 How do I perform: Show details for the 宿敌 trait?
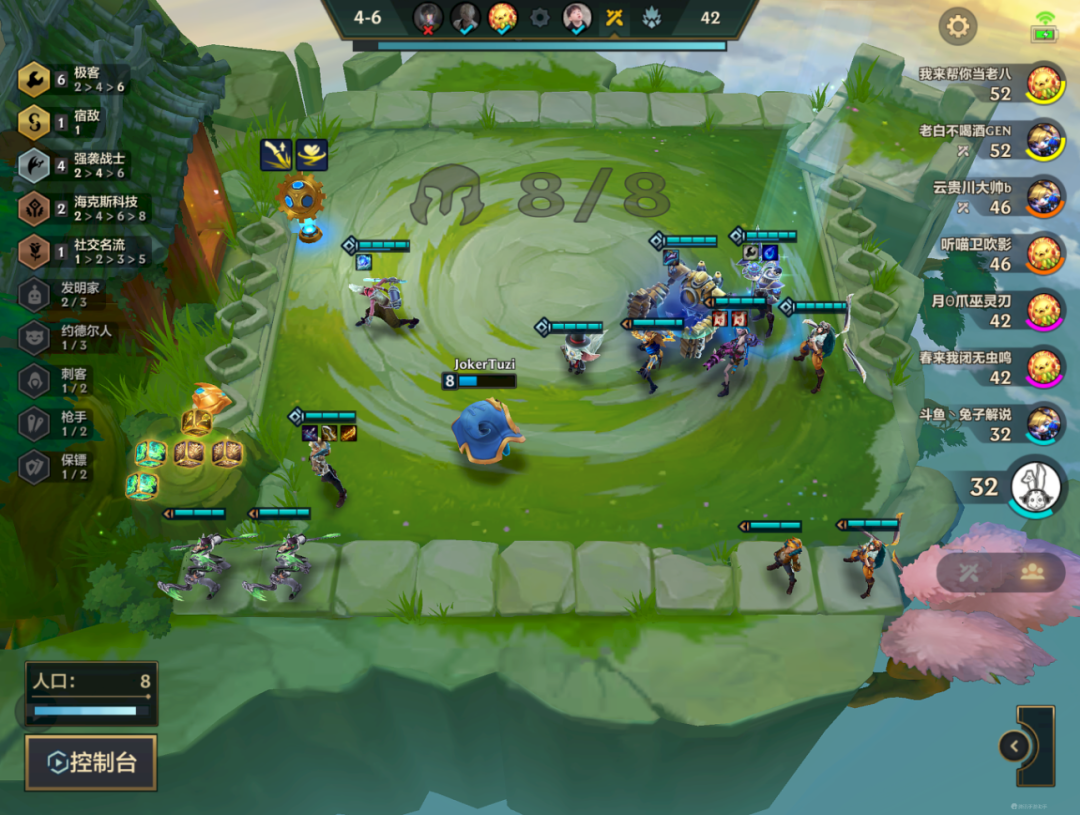coord(75,122)
